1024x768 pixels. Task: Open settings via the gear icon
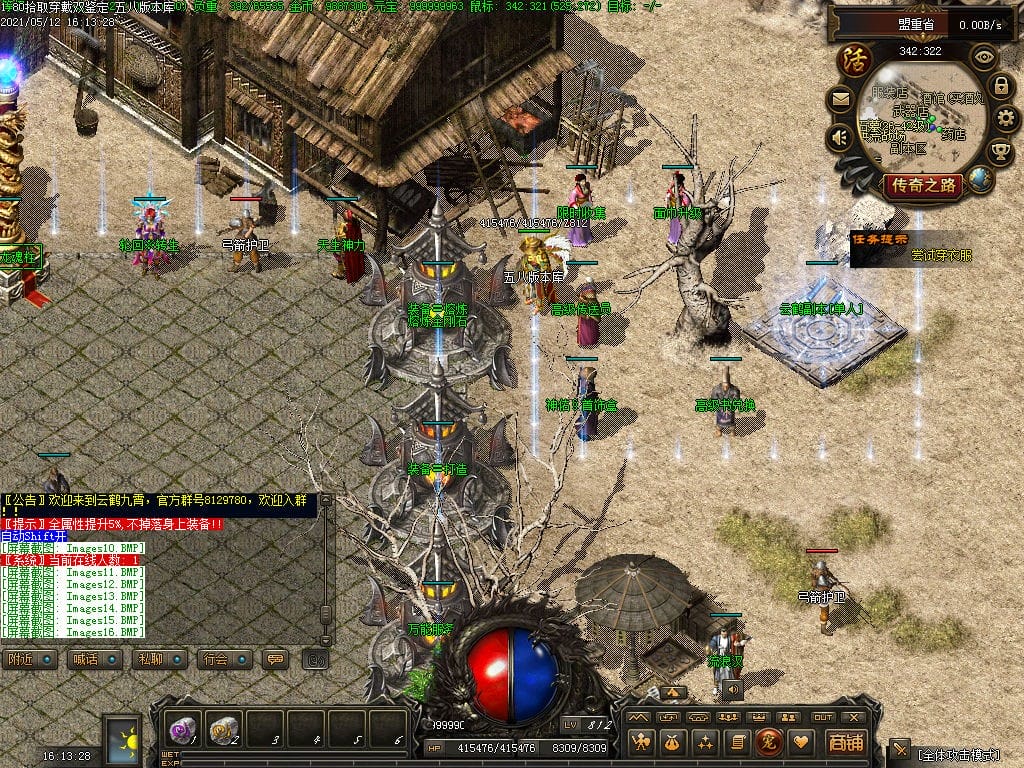click(x=1005, y=118)
